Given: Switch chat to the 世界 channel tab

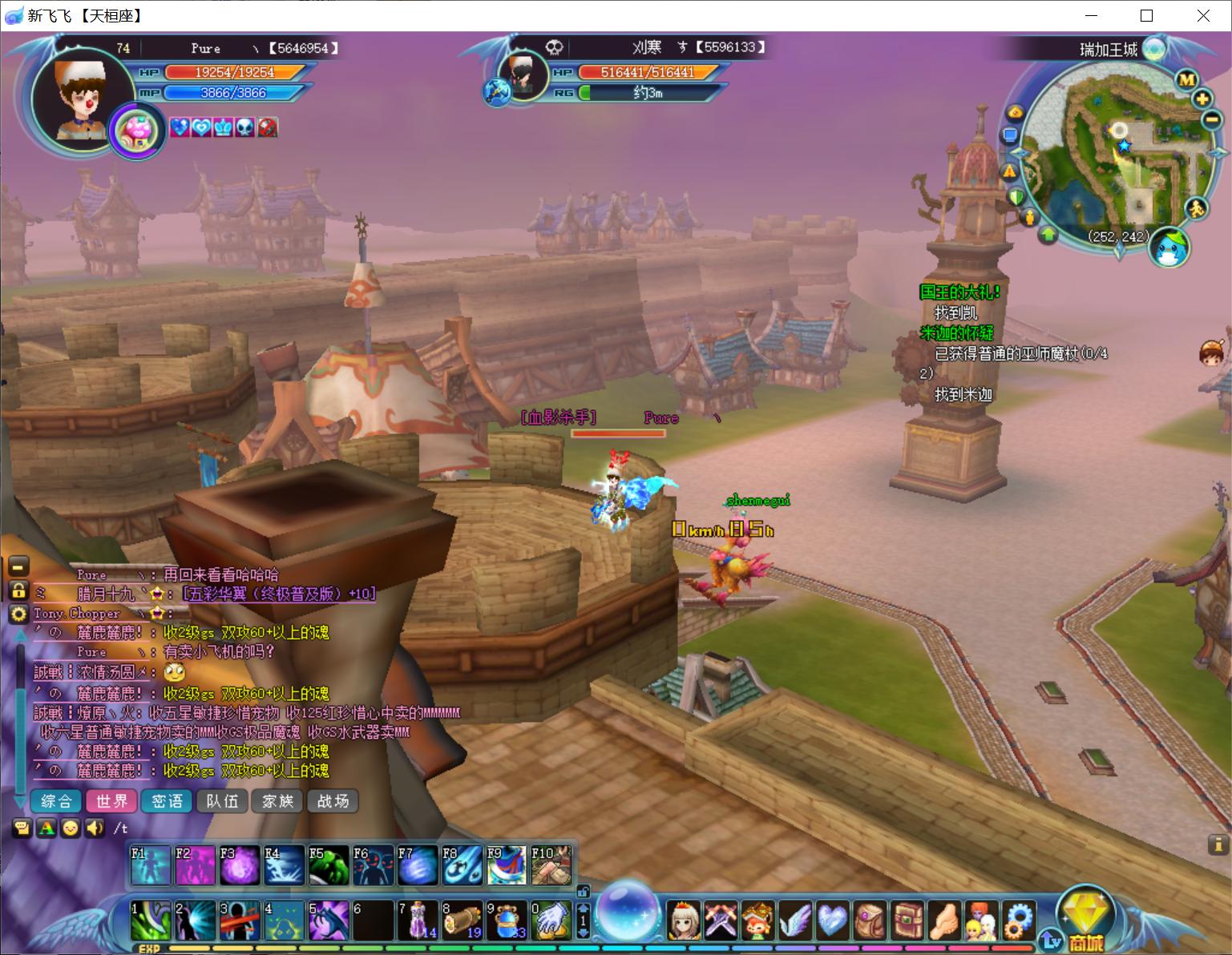Looking at the screenshot, I should pos(111,801).
